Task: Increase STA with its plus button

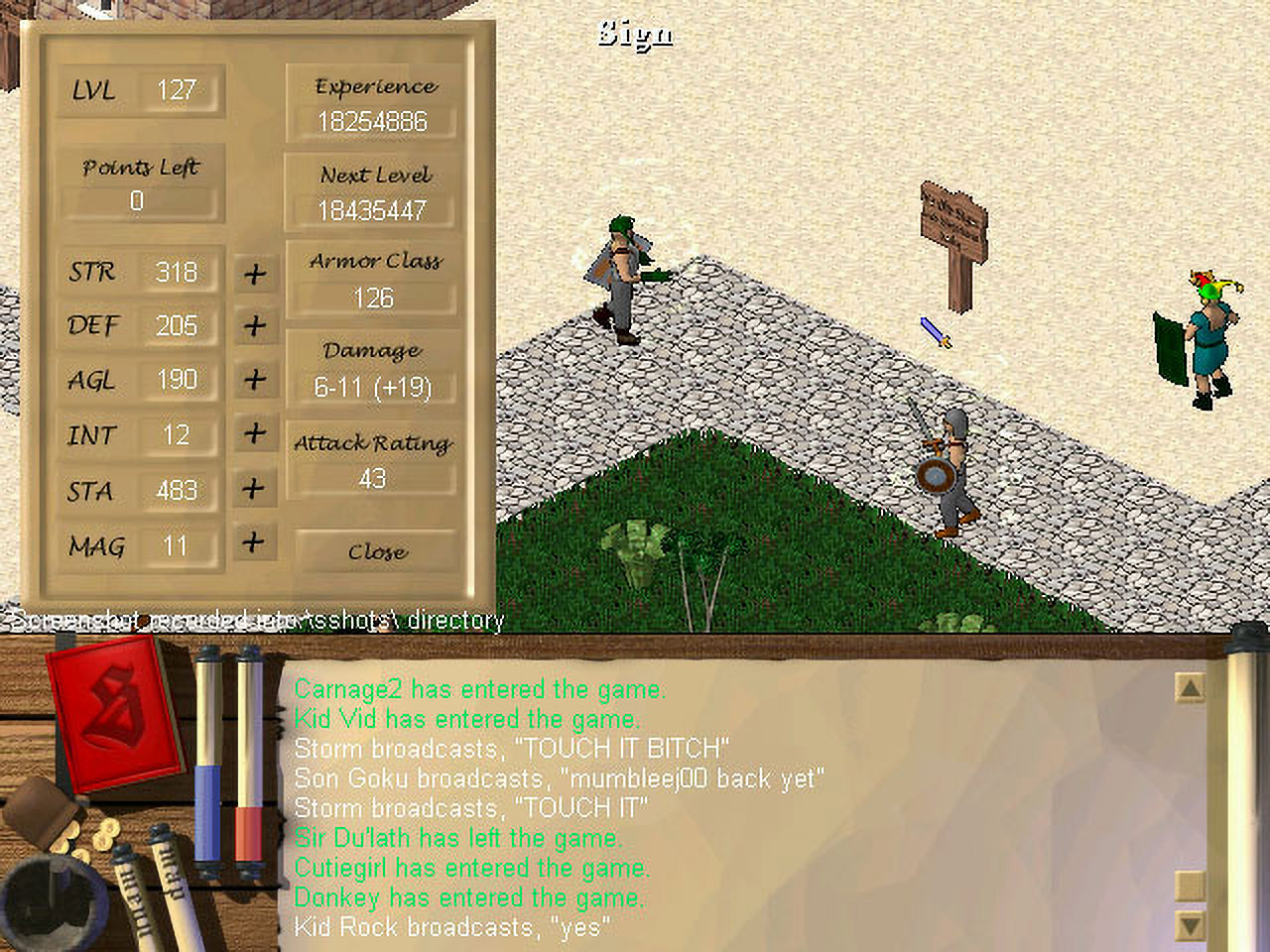Action: click(255, 488)
